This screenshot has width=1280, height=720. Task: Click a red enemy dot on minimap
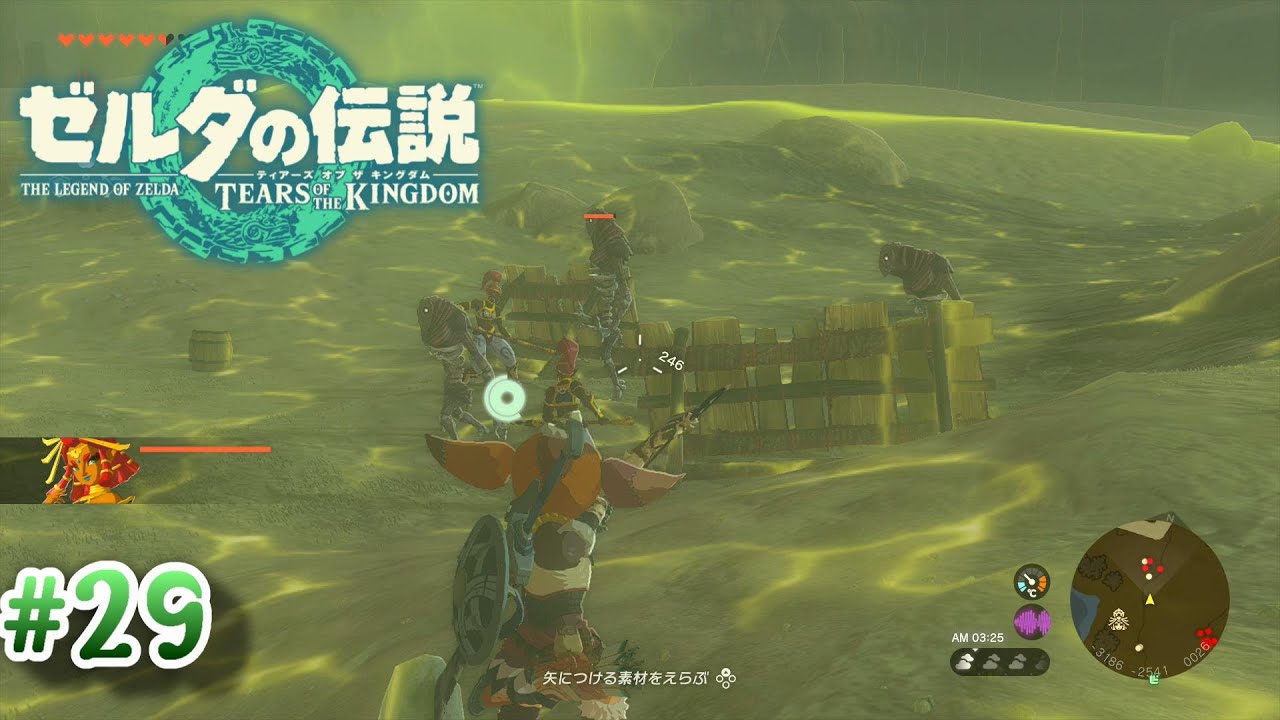click(x=1160, y=568)
